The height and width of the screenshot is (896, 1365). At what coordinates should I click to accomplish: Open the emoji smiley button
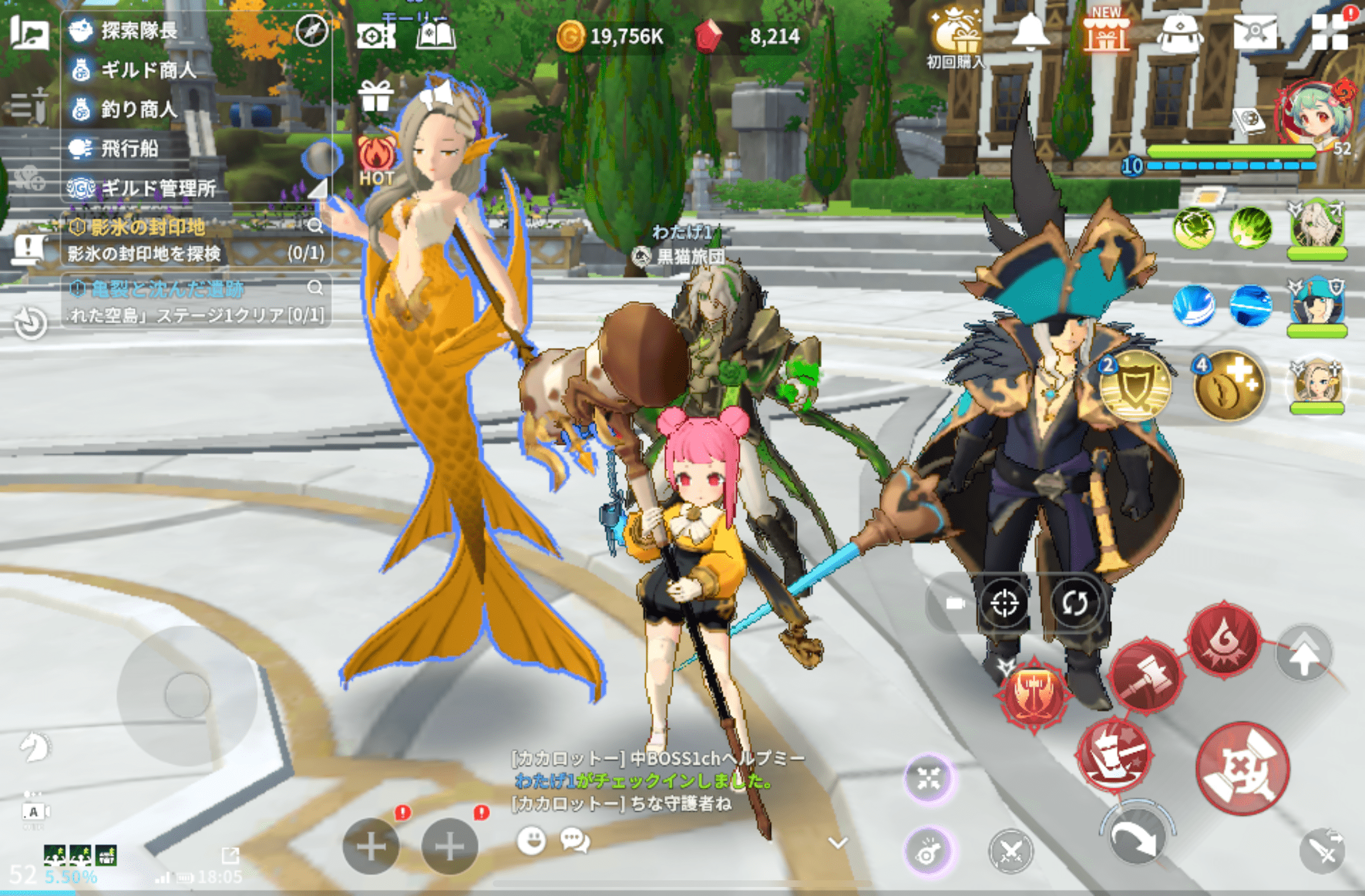click(531, 841)
